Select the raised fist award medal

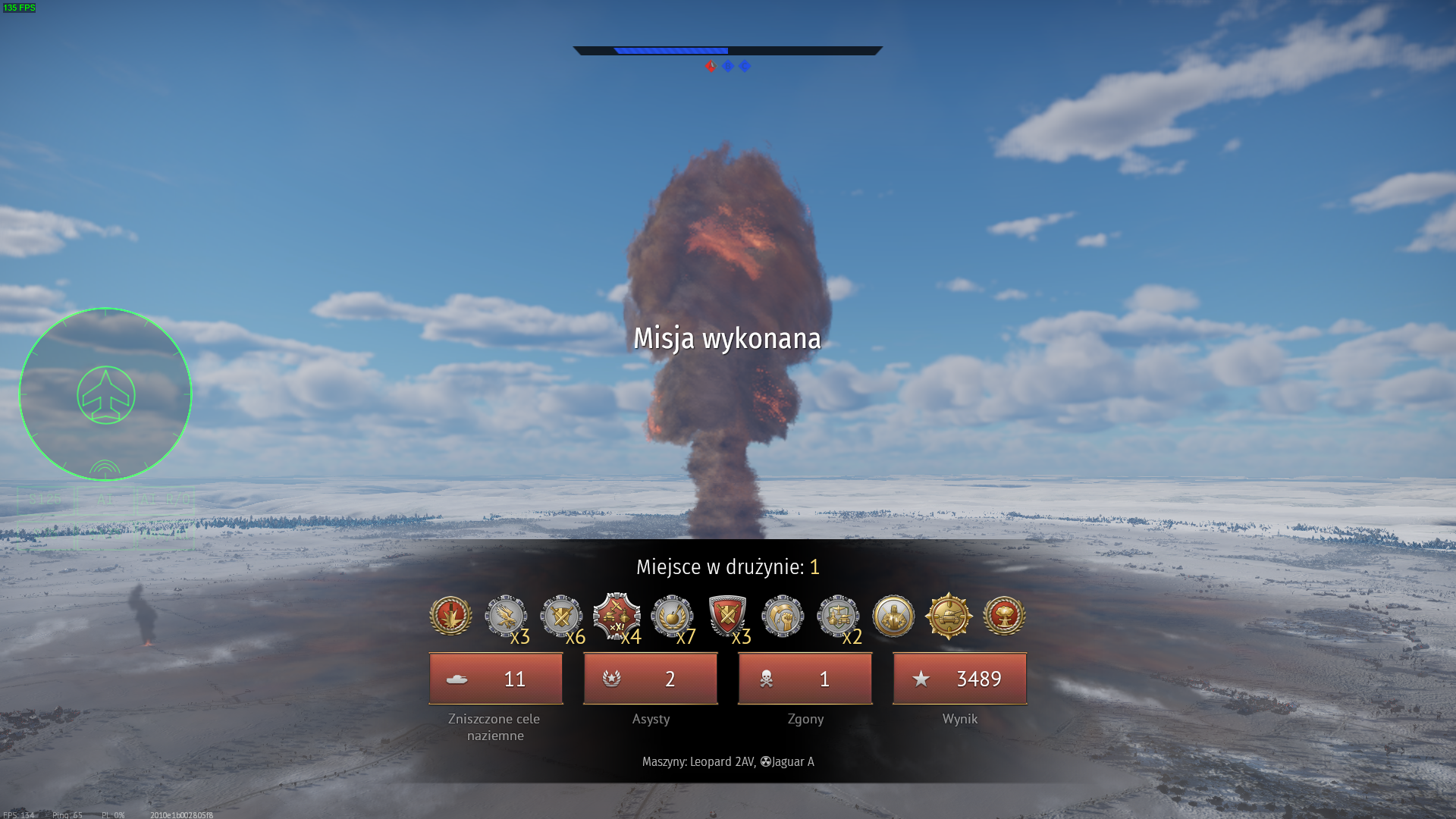coord(783,615)
